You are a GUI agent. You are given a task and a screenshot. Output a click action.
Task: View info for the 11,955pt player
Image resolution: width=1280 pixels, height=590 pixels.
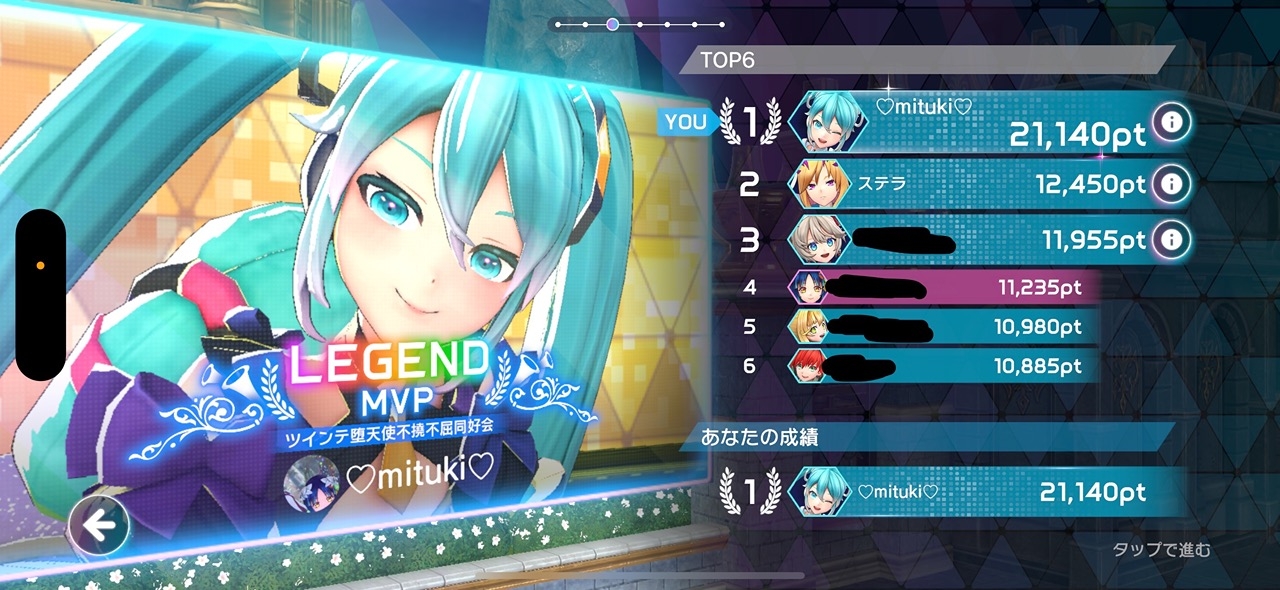pos(1169,240)
